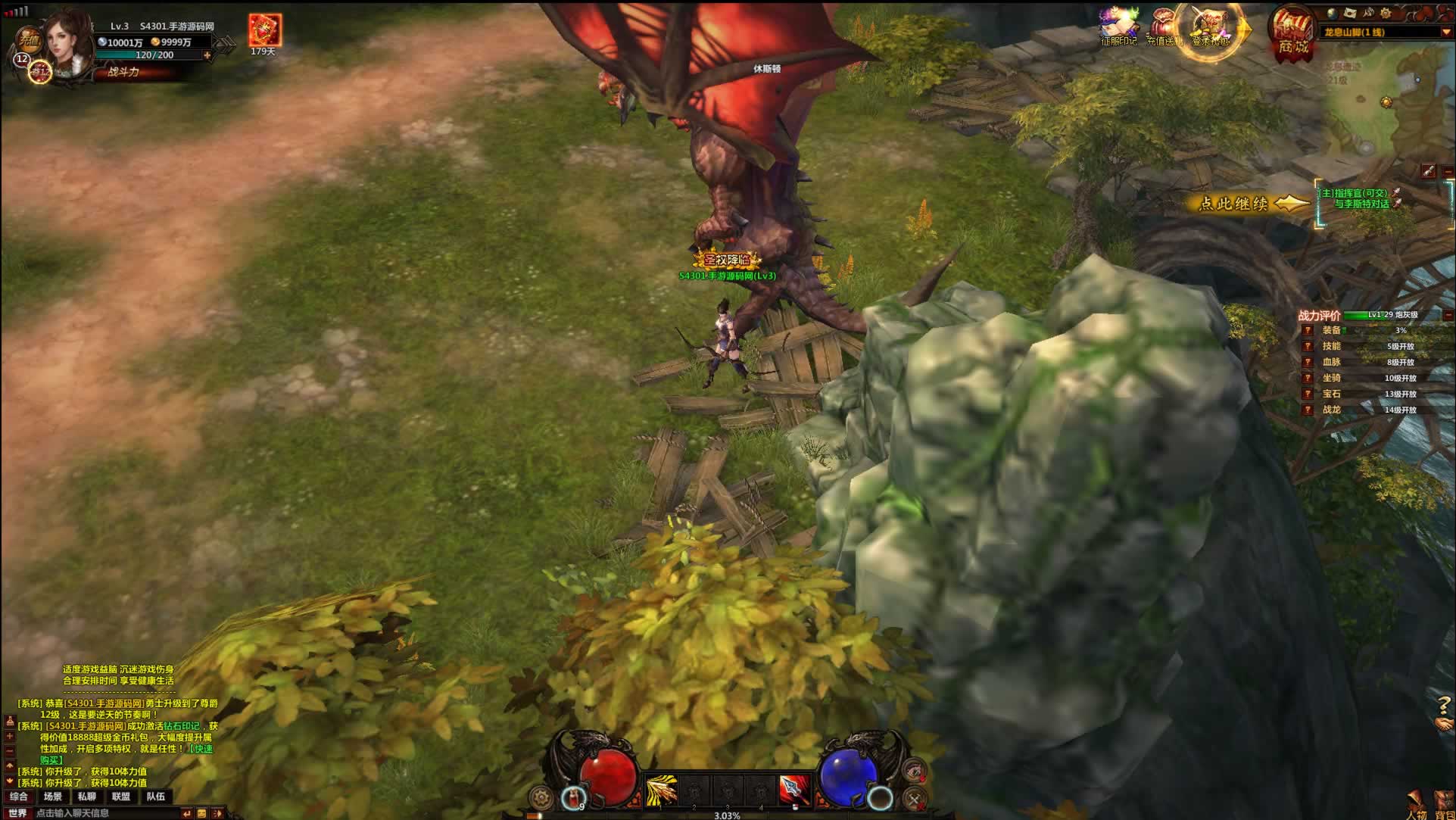The image size is (1456, 820).
Task: Click the 充值 recharge button by the portrait
Action: 29,39
